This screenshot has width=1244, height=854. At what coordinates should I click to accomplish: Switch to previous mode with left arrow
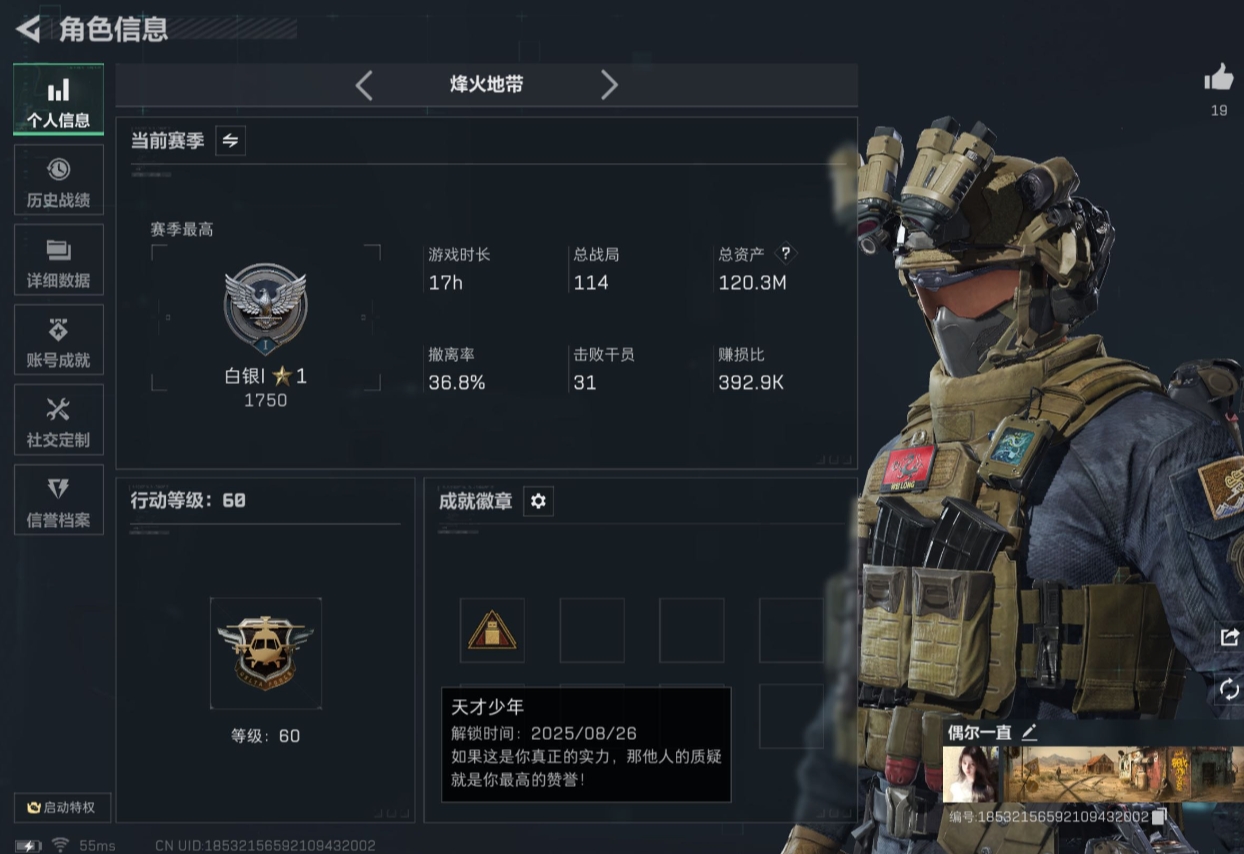[364, 85]
